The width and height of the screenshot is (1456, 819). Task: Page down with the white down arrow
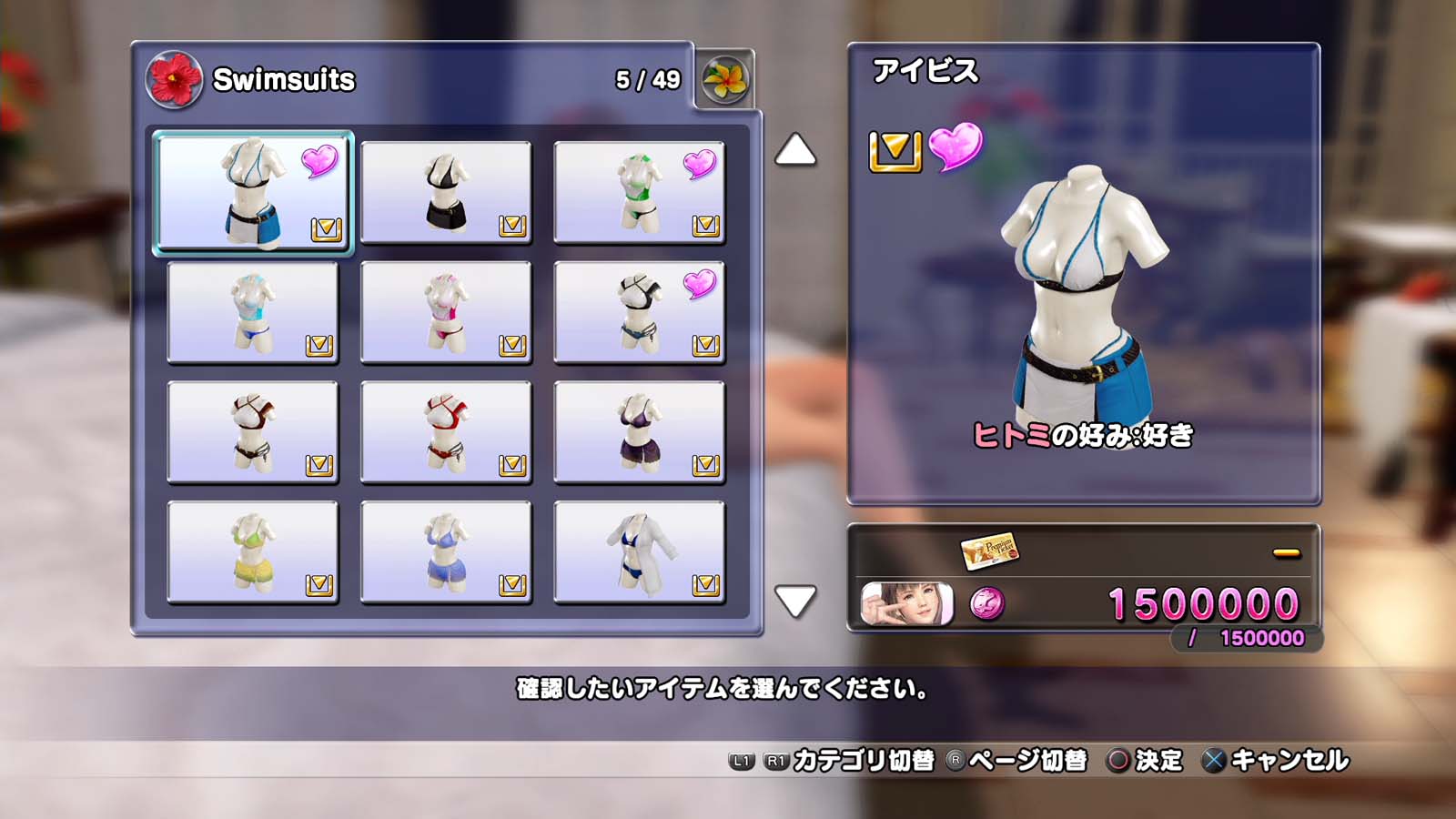[x=795, y=601]
